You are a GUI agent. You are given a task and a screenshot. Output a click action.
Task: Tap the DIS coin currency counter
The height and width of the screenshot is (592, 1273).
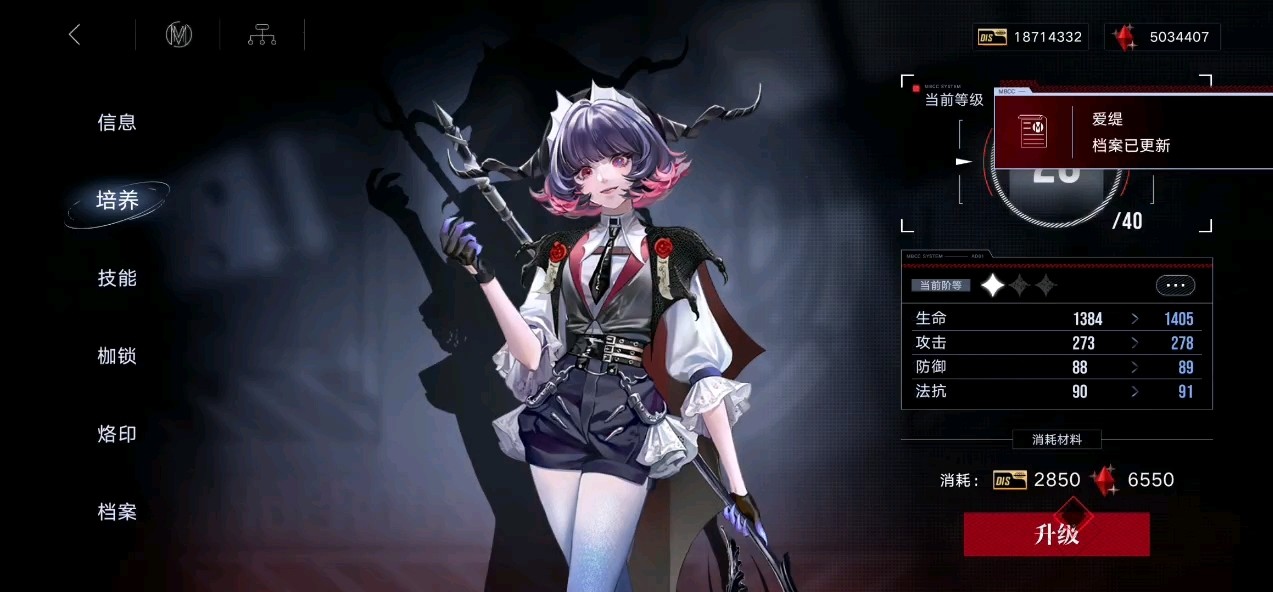[1031, 37]
